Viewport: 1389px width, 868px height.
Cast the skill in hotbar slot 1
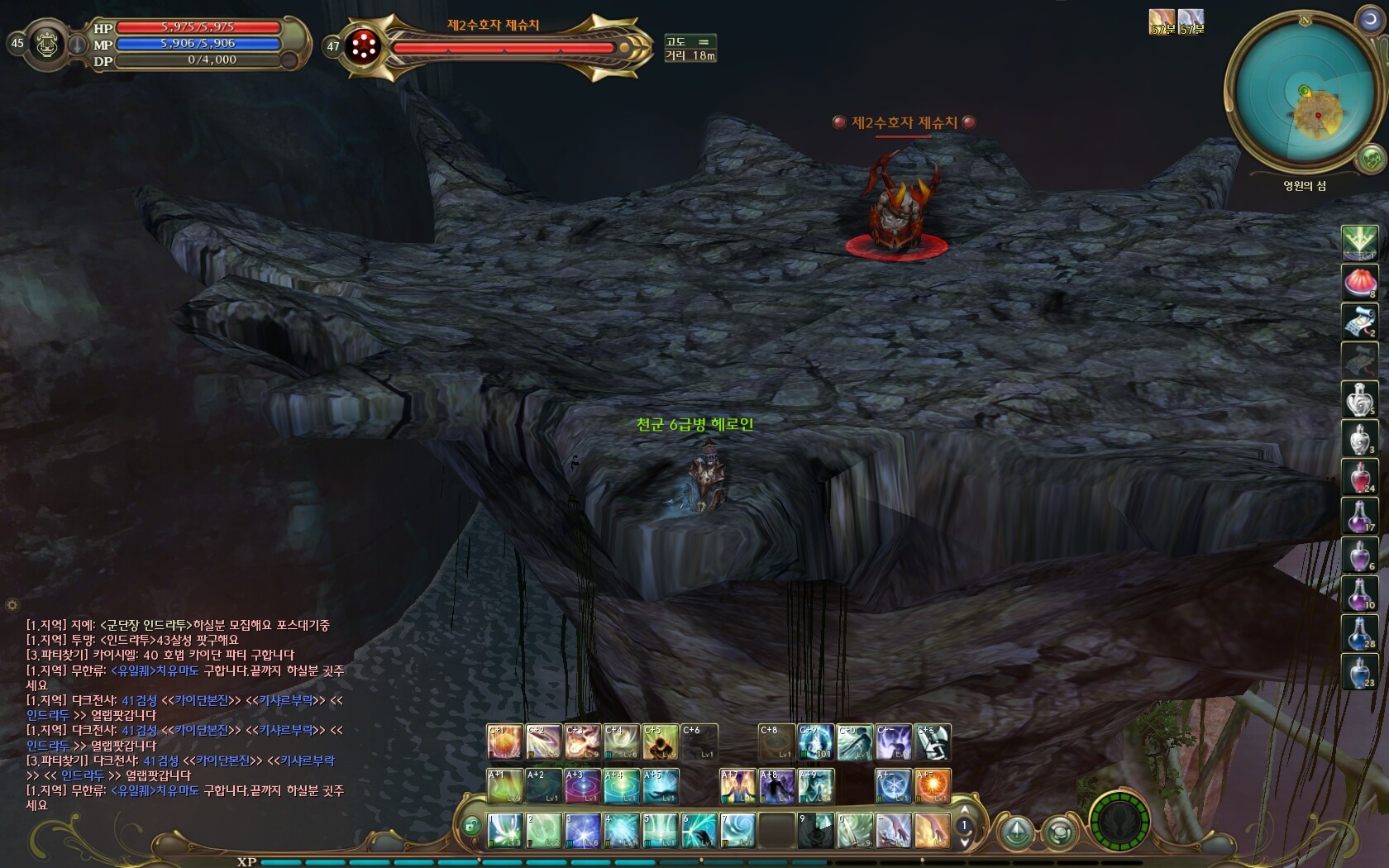click(504, 830)
